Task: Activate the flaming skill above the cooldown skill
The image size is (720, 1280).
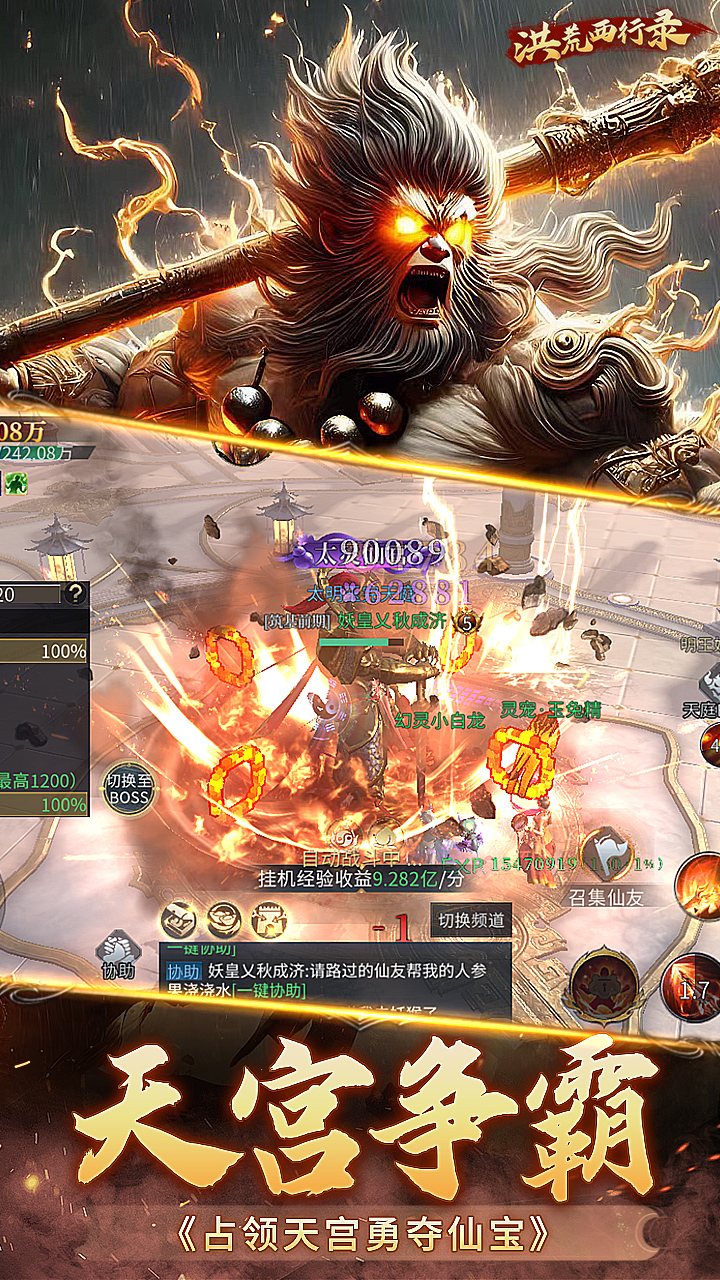Action: [x=697, y=886]
